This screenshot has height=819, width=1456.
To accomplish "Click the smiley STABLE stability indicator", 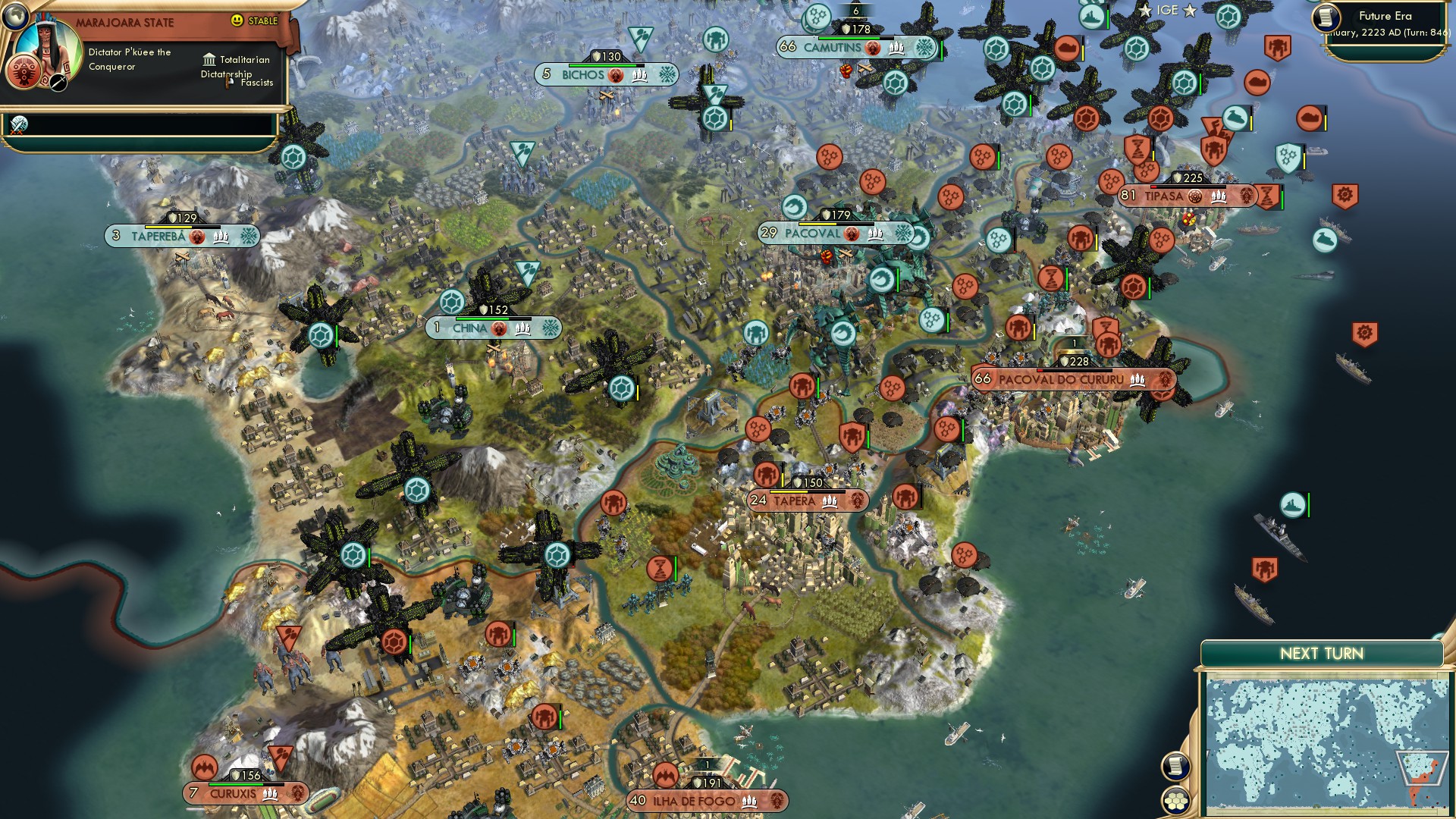I will pos(238,20).
